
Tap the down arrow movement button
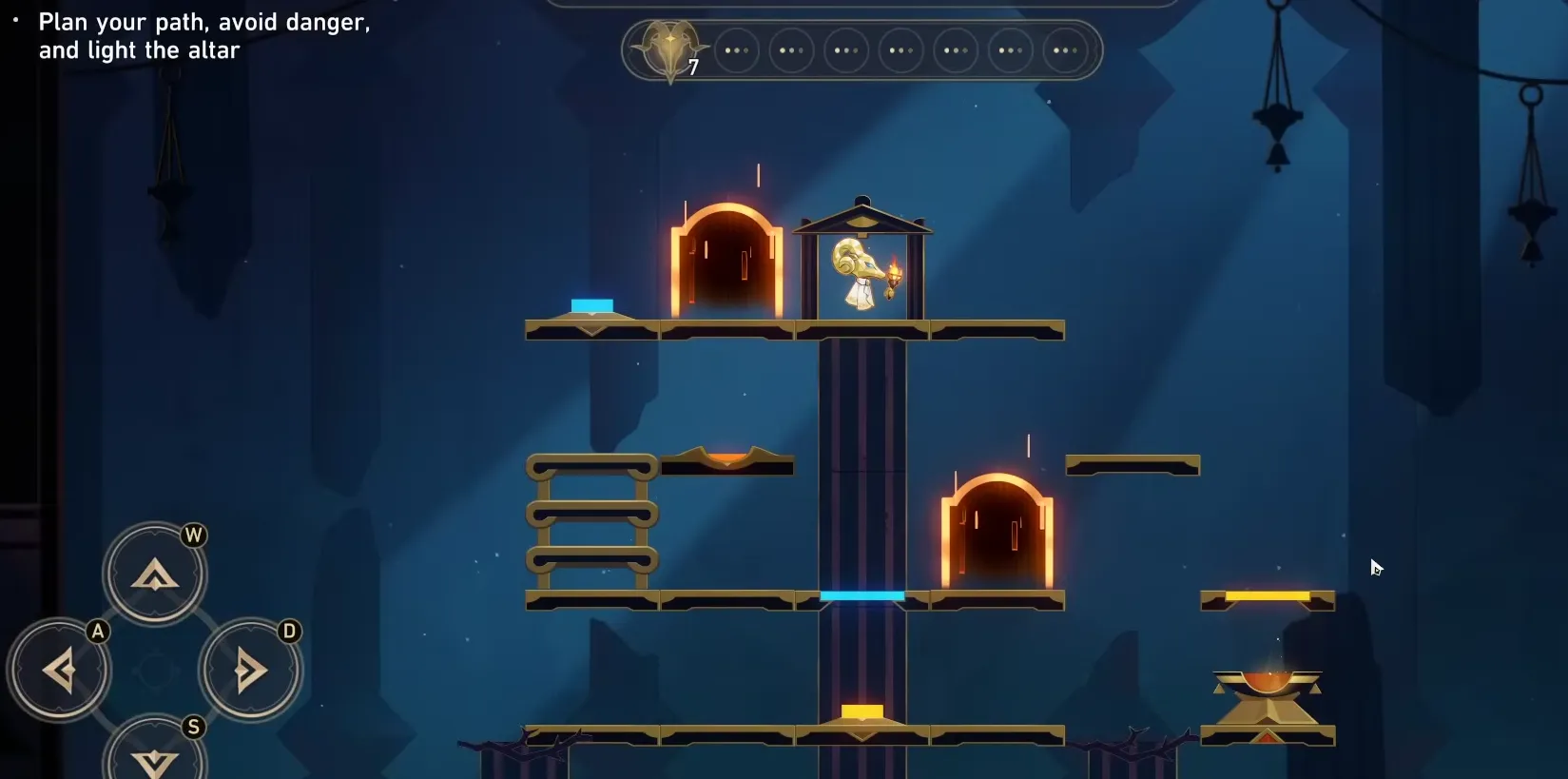pyautogui.click(x=154, y=758)
